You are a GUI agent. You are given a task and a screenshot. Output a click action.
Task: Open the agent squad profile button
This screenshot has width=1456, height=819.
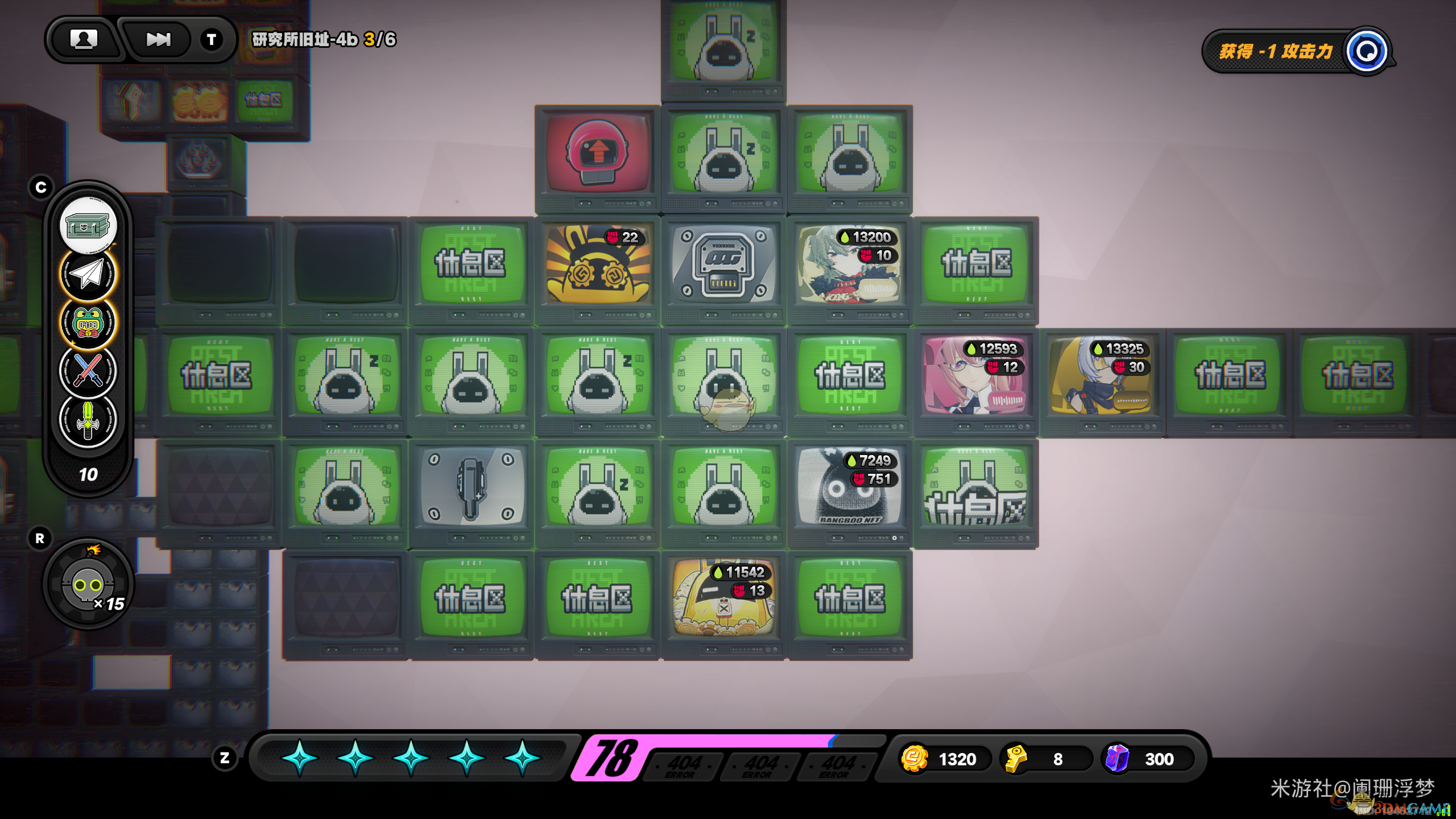(84, 39)
